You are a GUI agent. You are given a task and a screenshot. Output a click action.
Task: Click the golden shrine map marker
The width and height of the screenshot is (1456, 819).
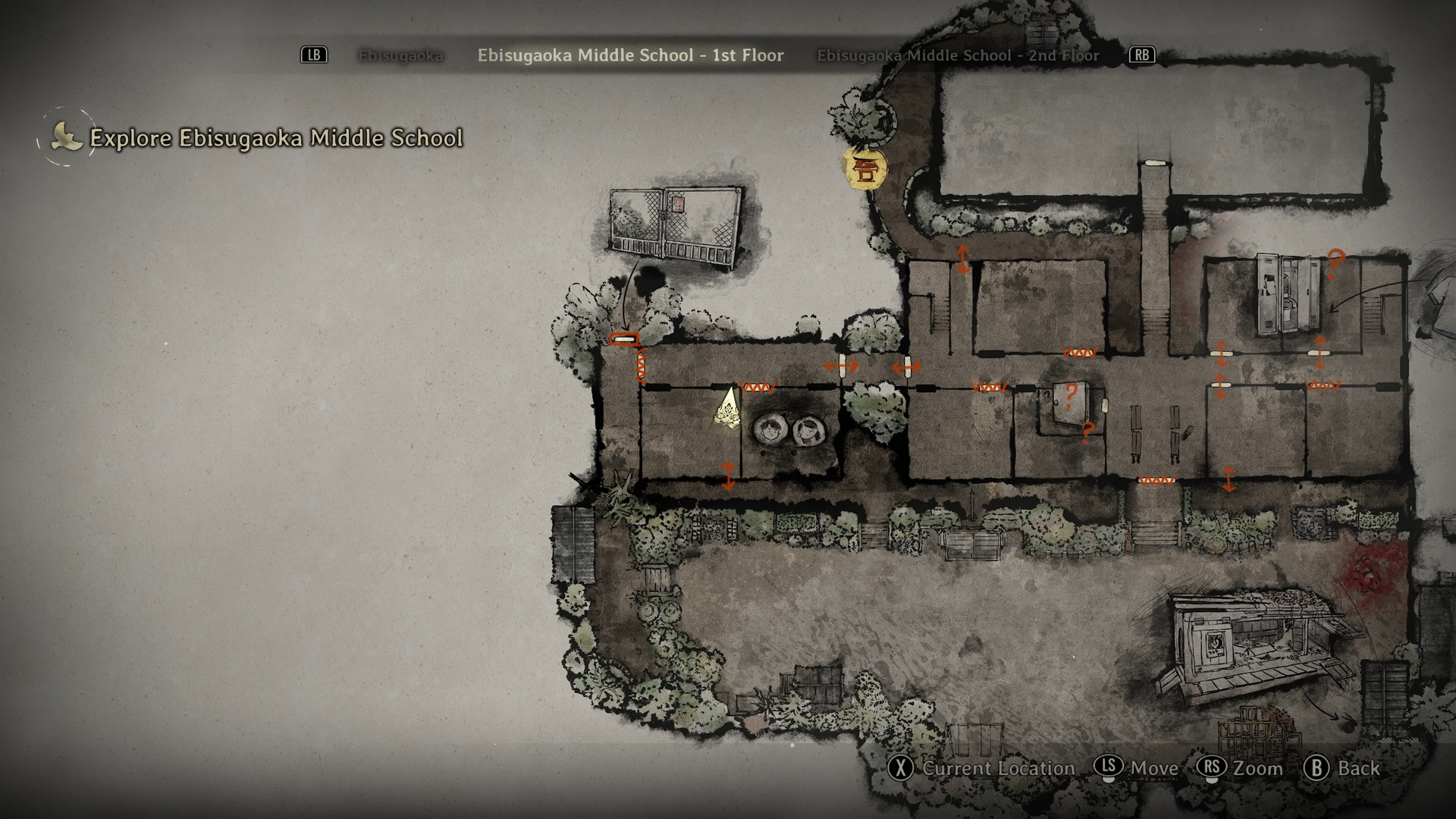tap(864, 168)
